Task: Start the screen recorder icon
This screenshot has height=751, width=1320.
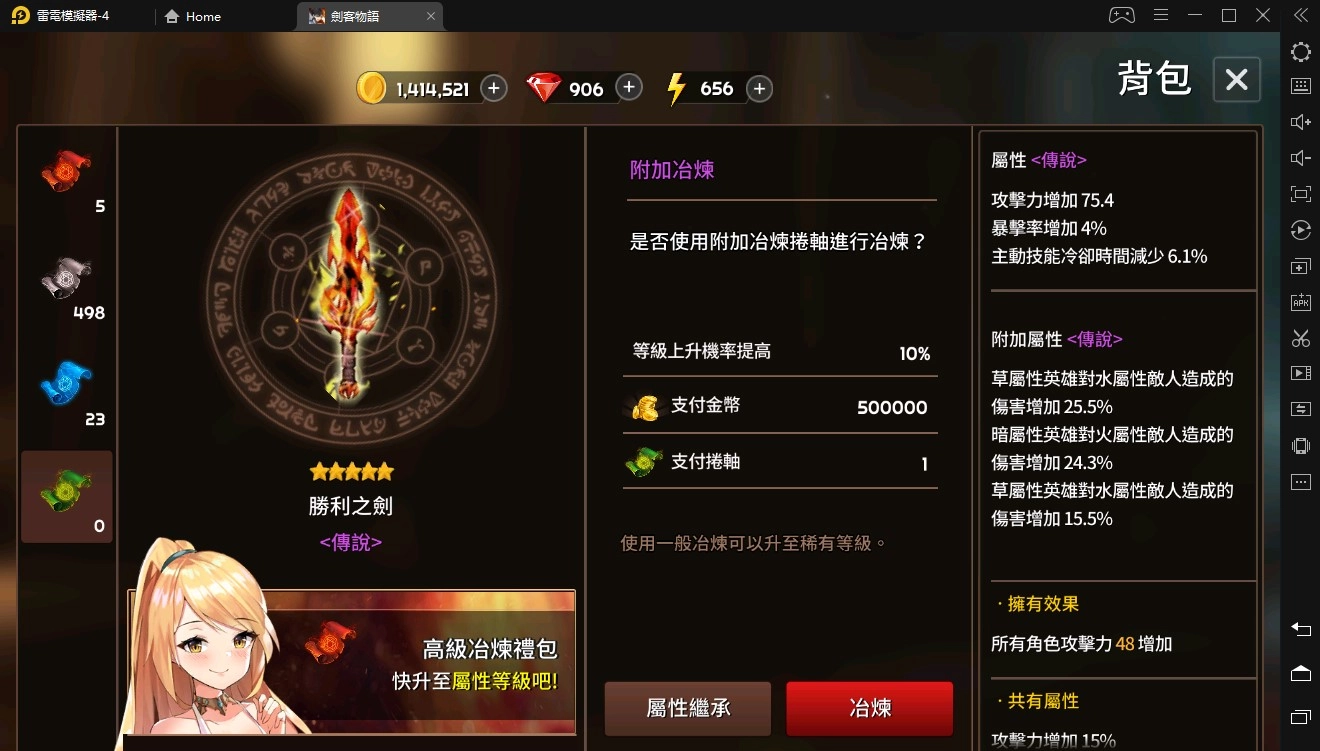Action: click(1300, 373)
